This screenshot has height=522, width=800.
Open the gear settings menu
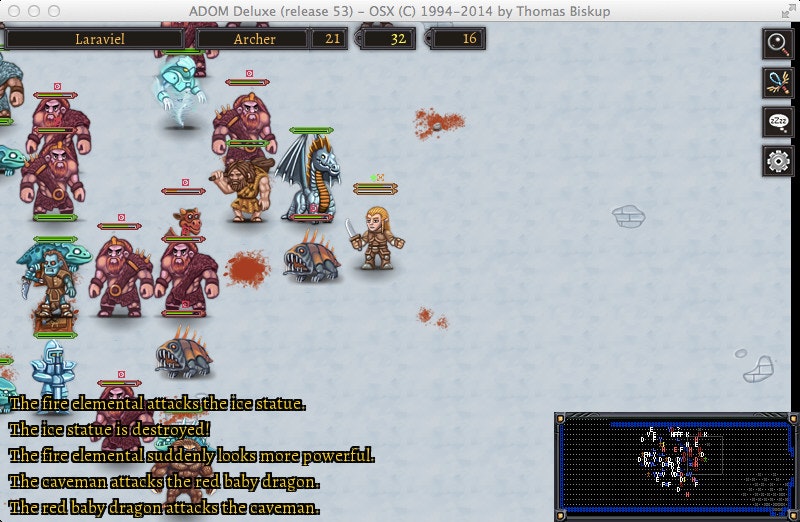(x=777, y=160)
